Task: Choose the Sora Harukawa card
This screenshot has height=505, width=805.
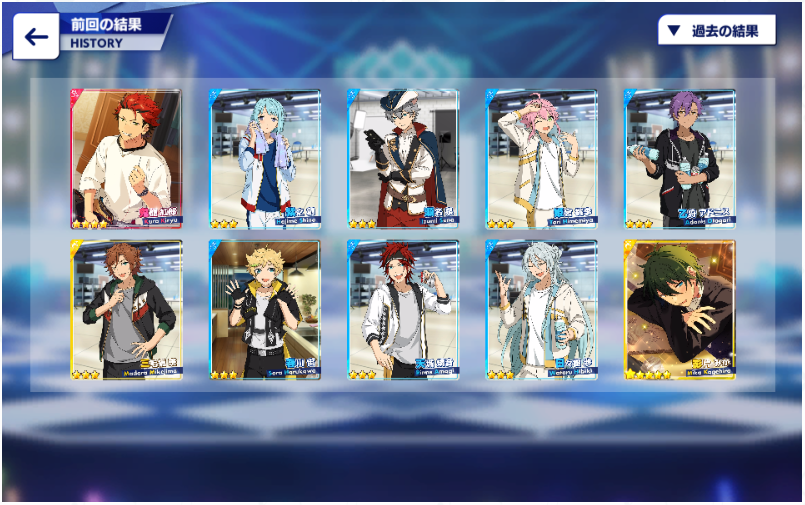Action: (x=264, y=309)
